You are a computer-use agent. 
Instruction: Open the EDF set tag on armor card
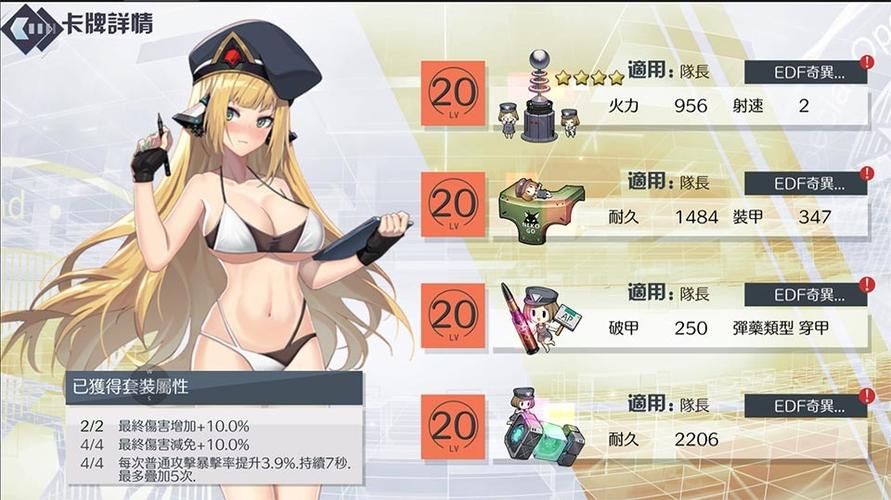click(803, 183)
